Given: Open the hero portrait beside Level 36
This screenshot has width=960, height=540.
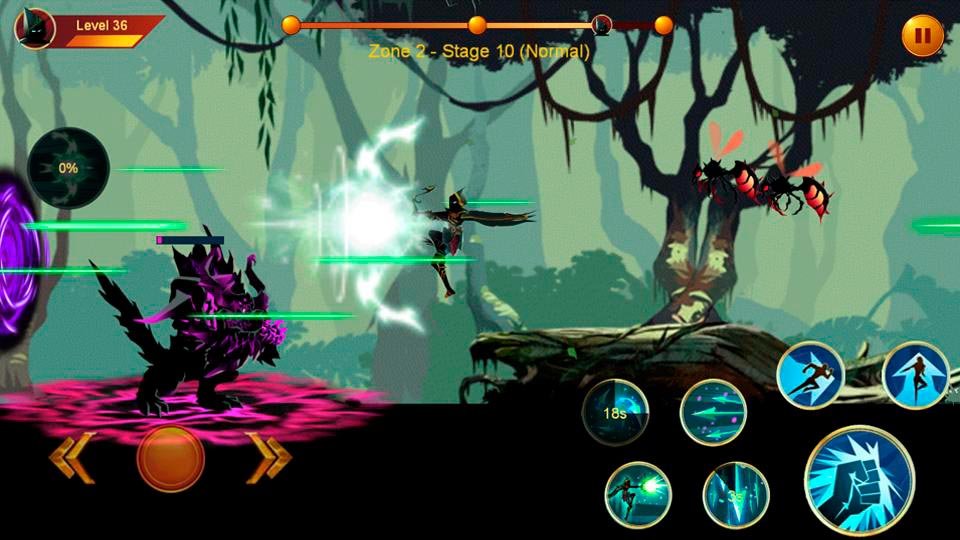Looking at the screenshot, I should (35, 28).
